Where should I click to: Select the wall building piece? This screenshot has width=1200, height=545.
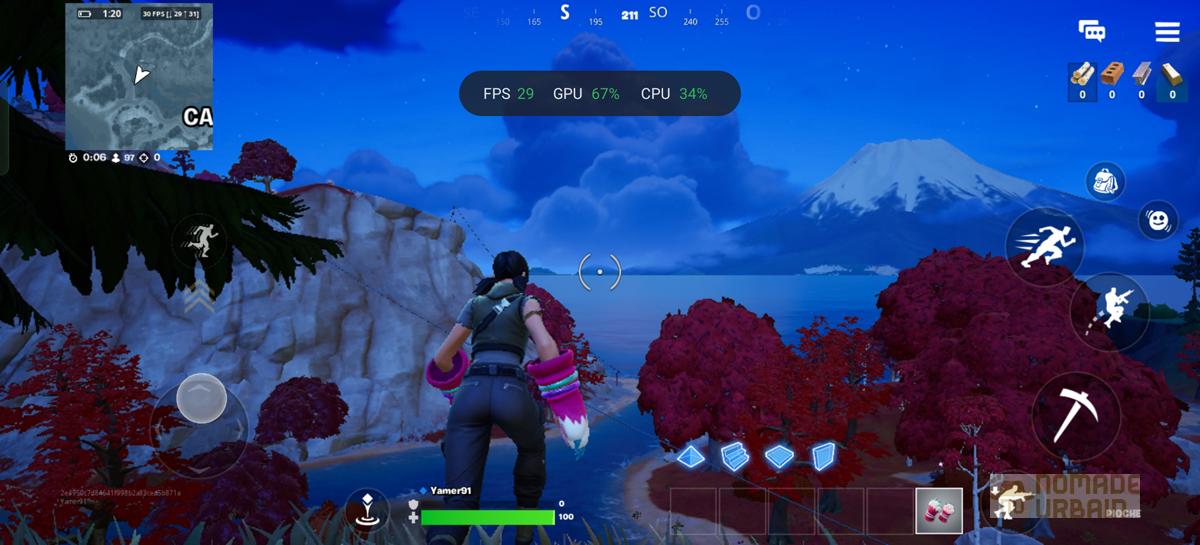coord(823,456)
